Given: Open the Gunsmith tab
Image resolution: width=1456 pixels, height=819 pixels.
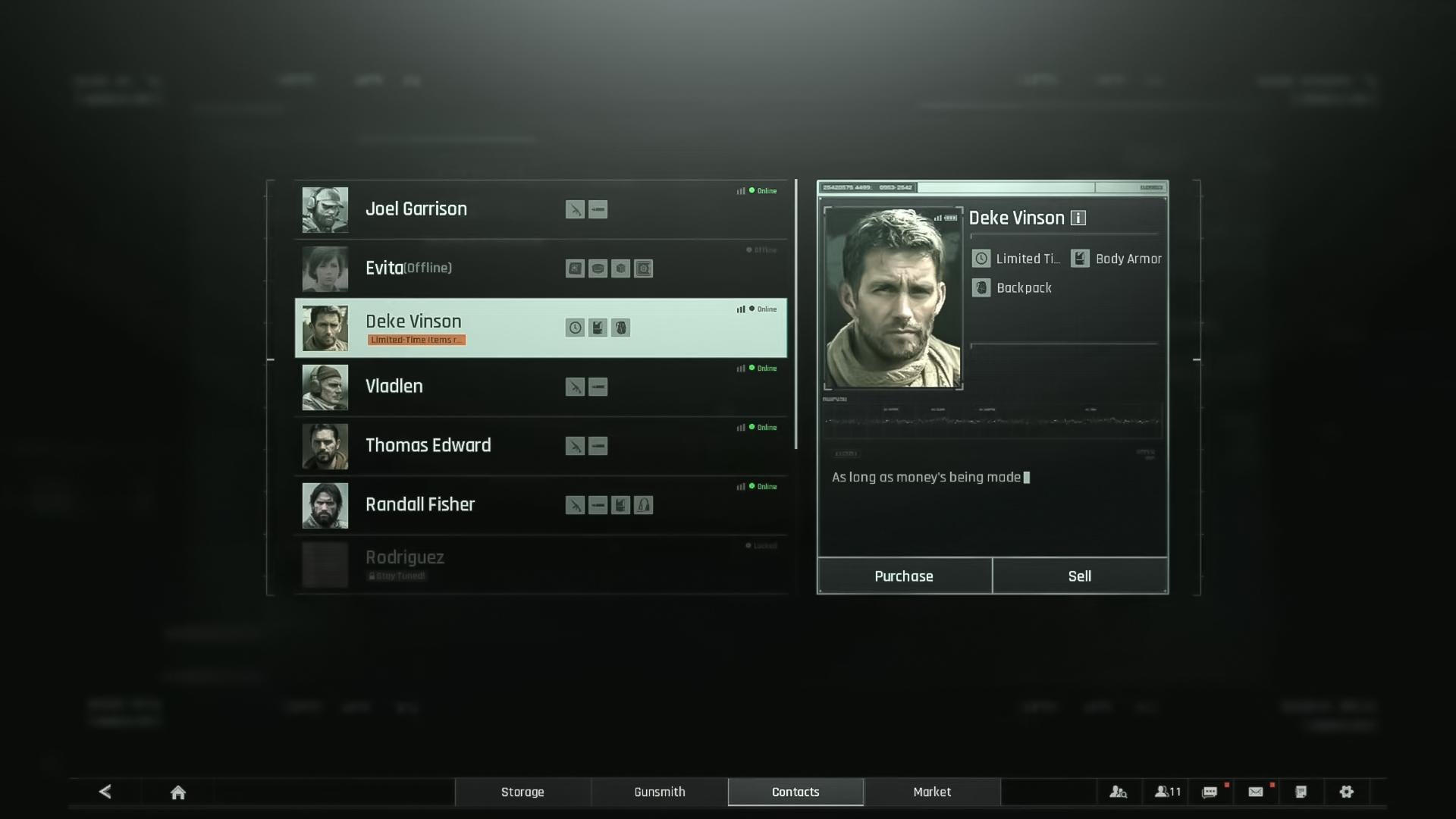Looking at the screenshot, I should pos(660,792).
